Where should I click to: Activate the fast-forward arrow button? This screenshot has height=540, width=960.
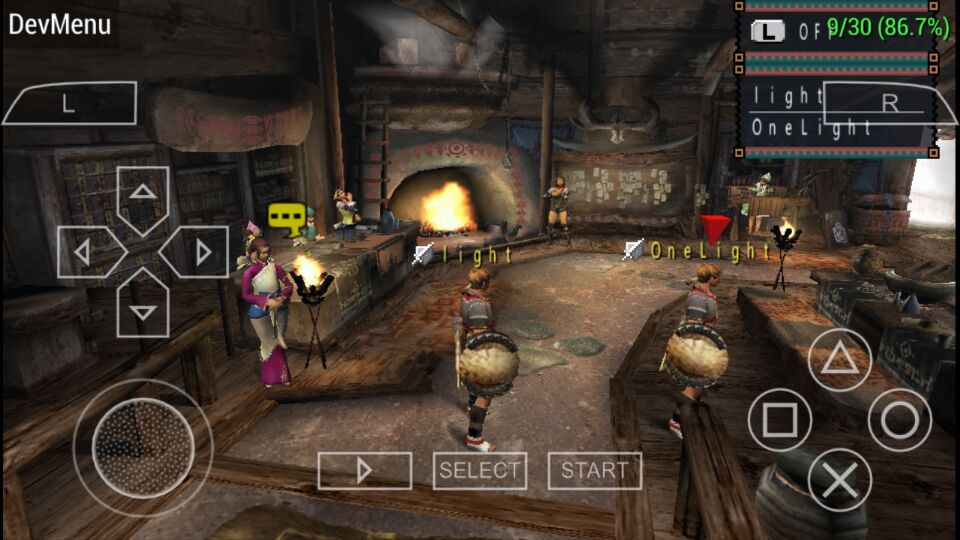[x=364, y=470]
